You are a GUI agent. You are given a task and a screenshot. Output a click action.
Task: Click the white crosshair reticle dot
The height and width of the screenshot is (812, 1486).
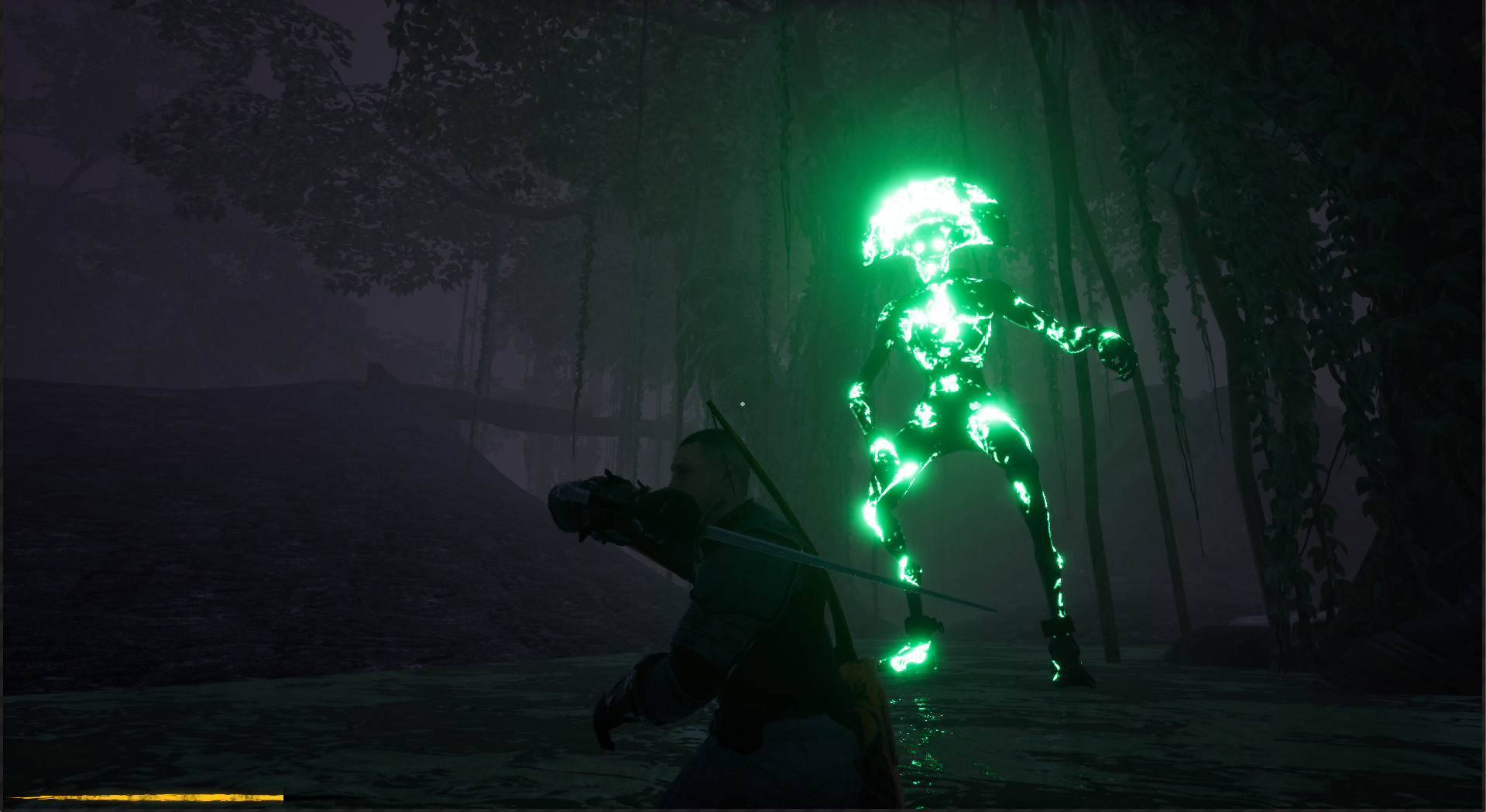tap(743, 403)
